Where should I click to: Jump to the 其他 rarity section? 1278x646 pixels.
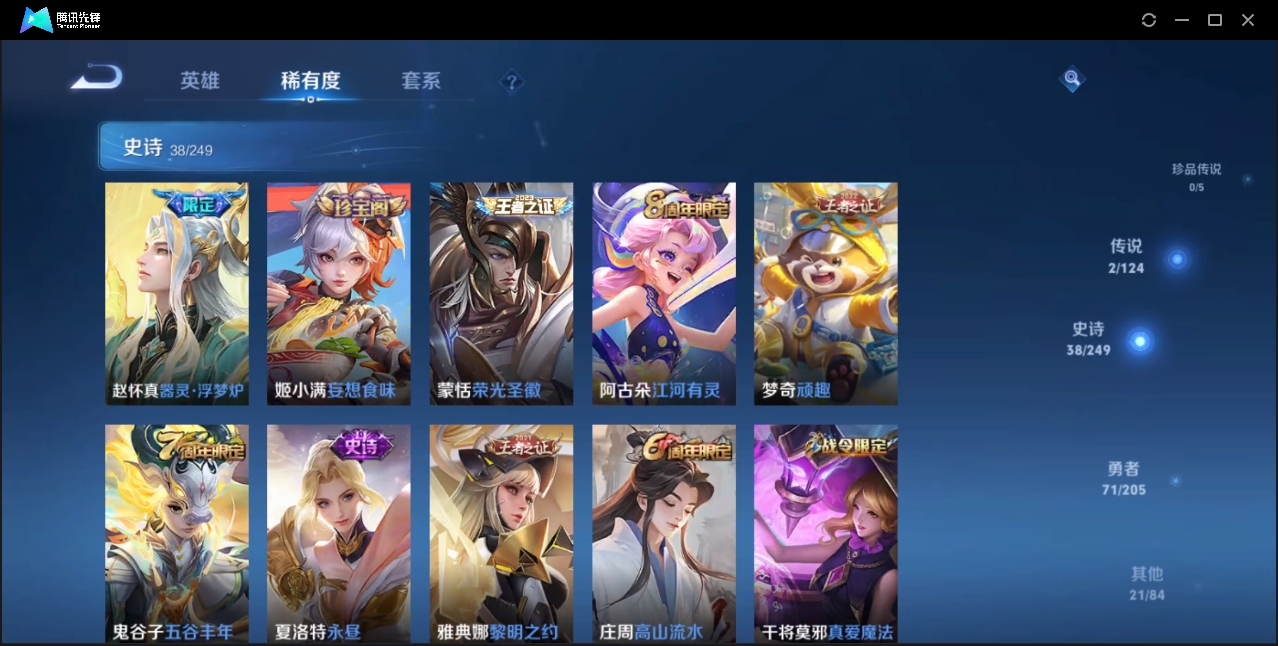pos(1147,583)
